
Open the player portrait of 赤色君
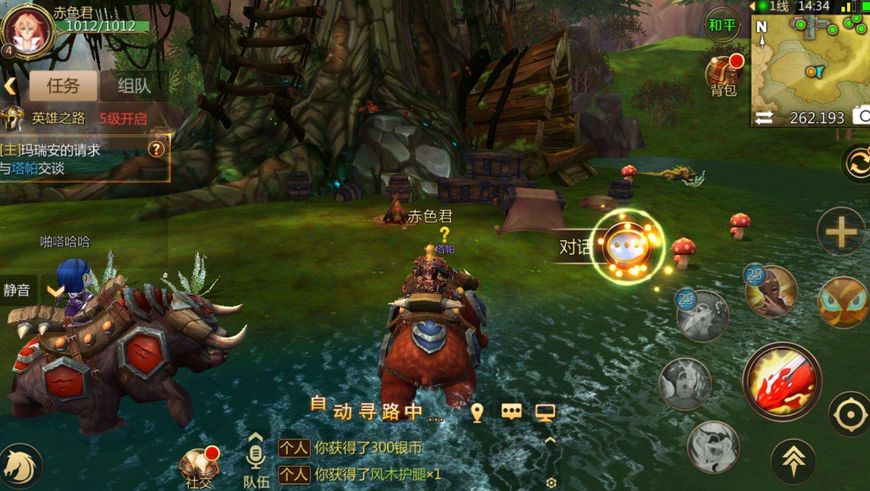[26, 30]
